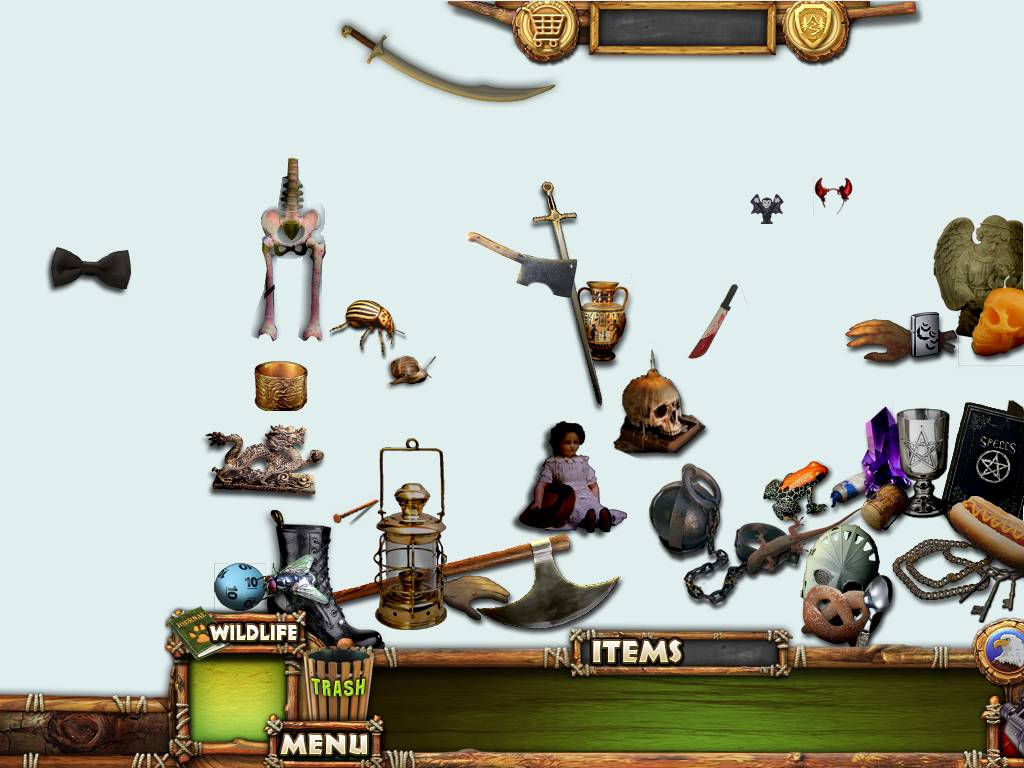Click the ITEMS panel label
The height and width of the screenshot is (768, 1024).
(x=636, y=652)
